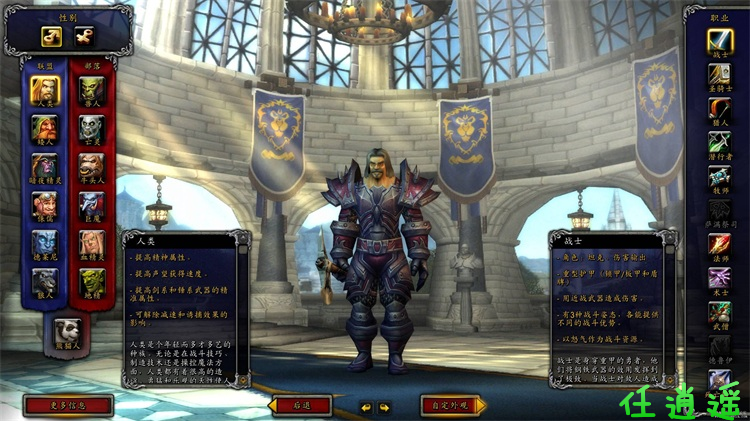Select the male gender icon

click(49, 35)
